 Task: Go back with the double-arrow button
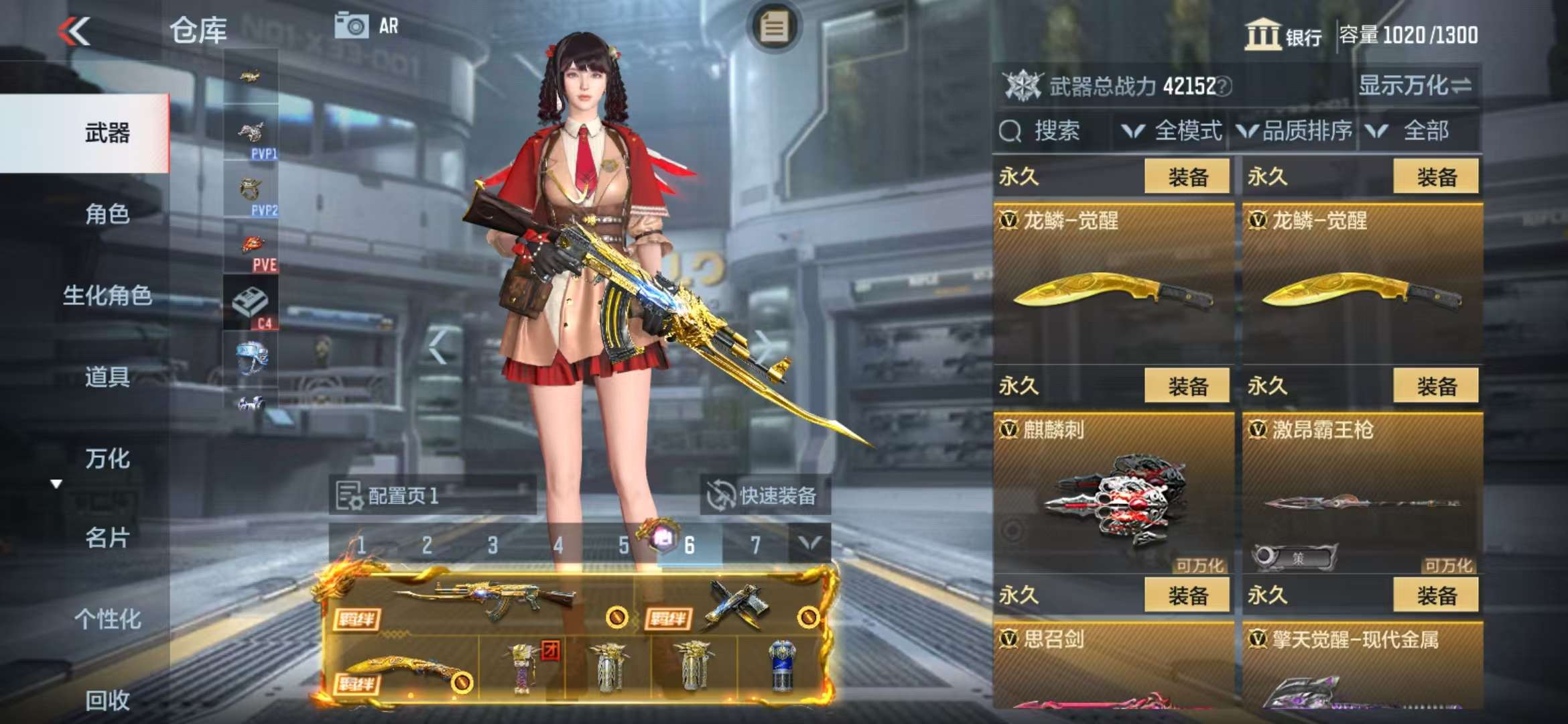click(x=74, y=32)
